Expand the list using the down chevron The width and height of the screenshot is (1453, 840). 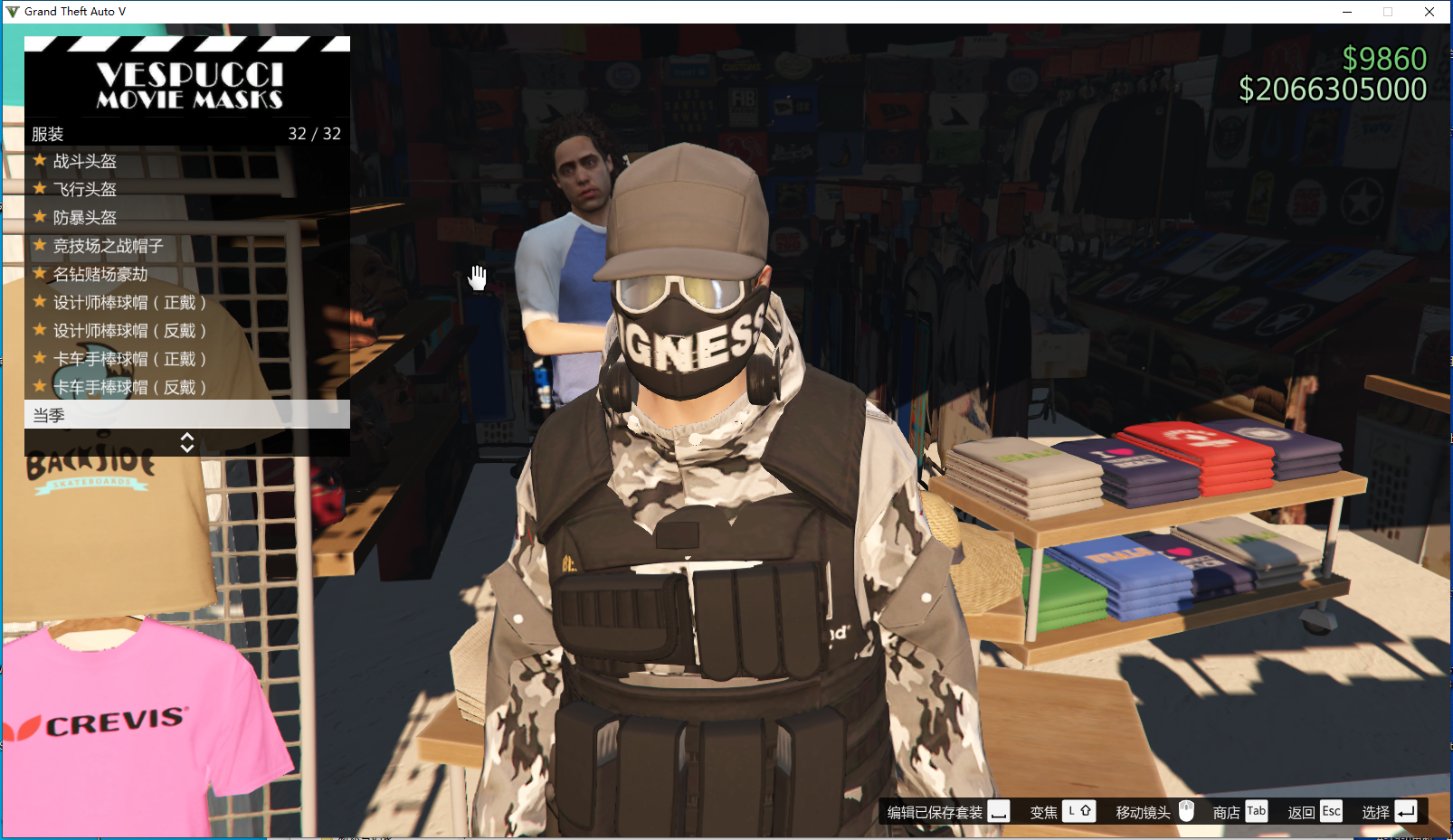click(187, 447)
